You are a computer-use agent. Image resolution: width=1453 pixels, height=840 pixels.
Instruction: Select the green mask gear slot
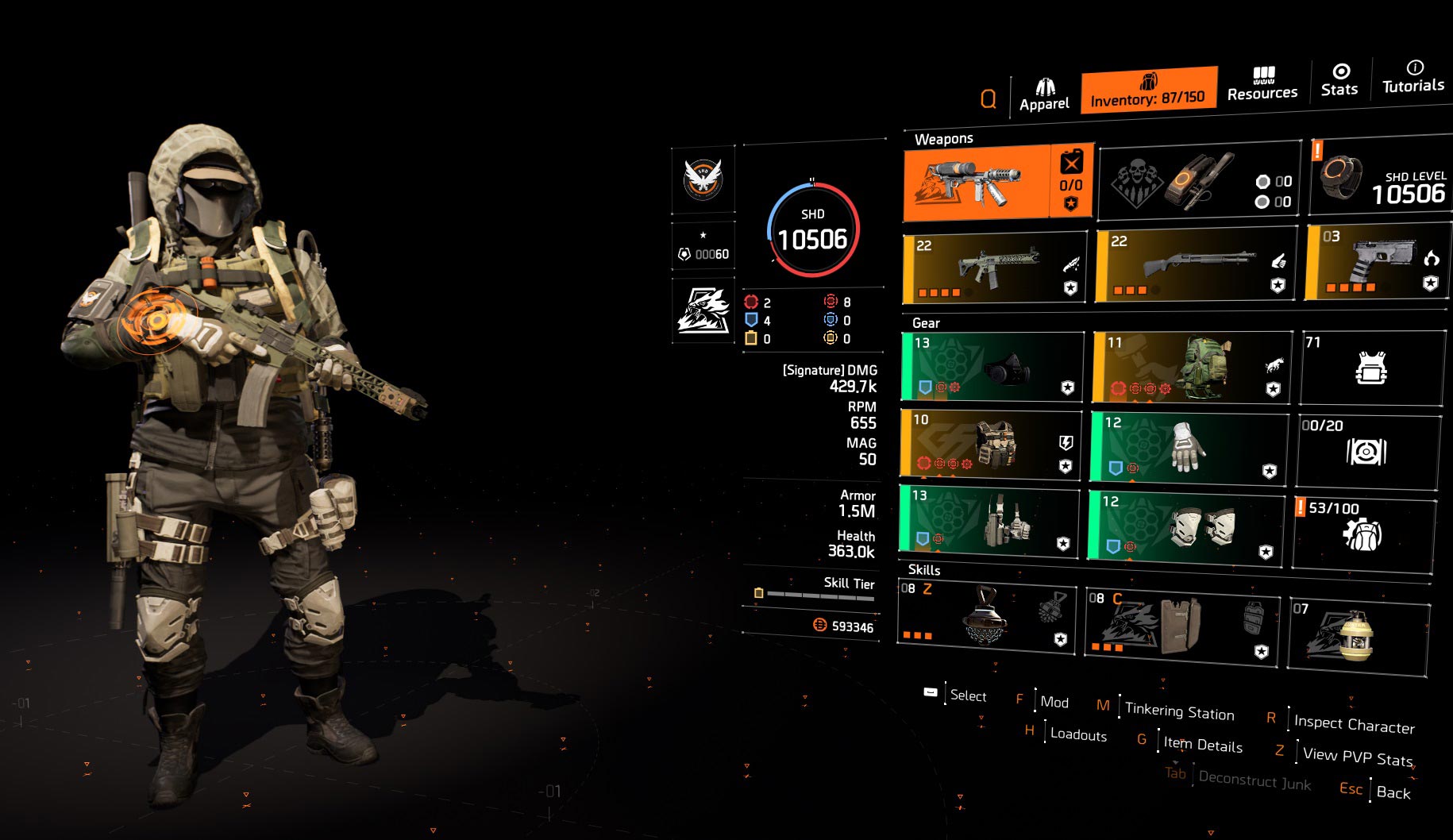coord(992,366)
